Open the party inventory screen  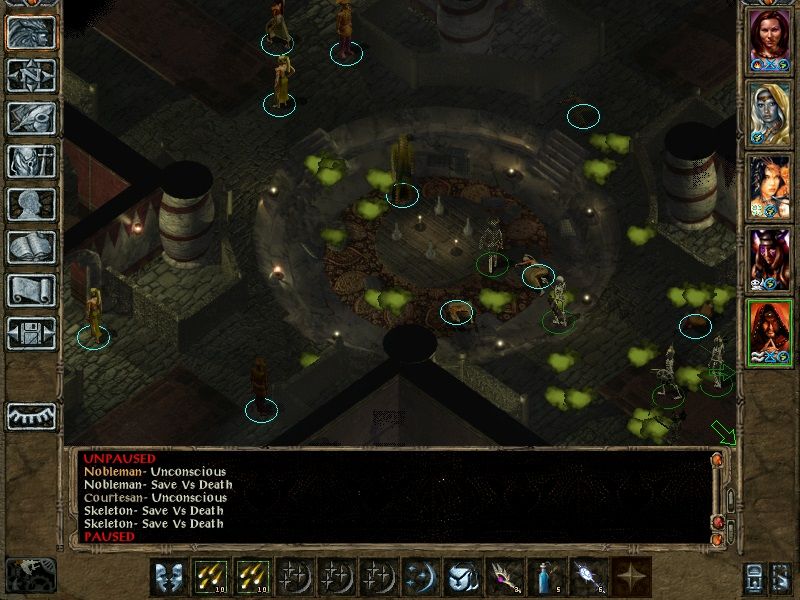[x=31, y=161]
